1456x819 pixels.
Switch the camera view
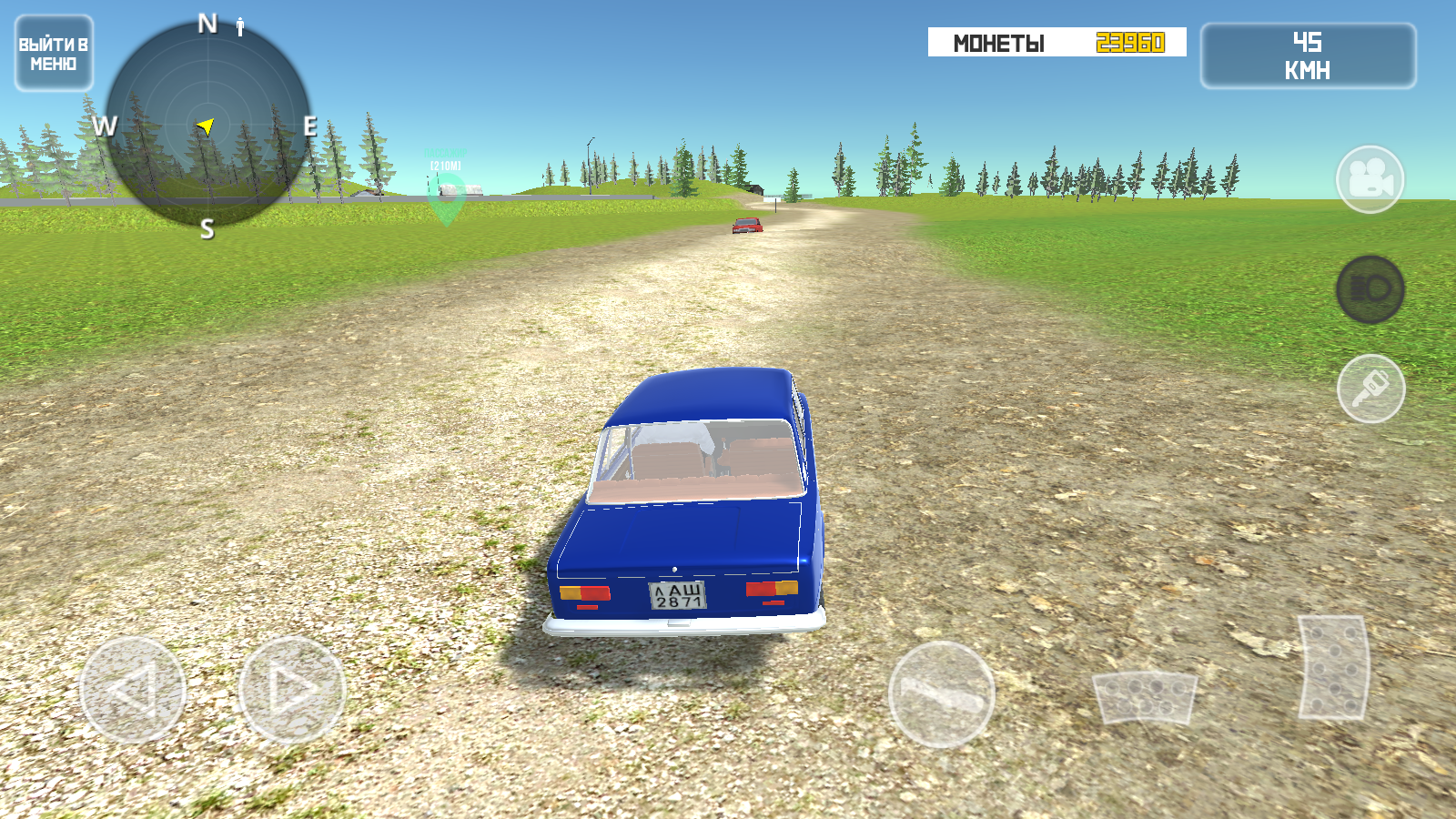[x=1370, y=179]
